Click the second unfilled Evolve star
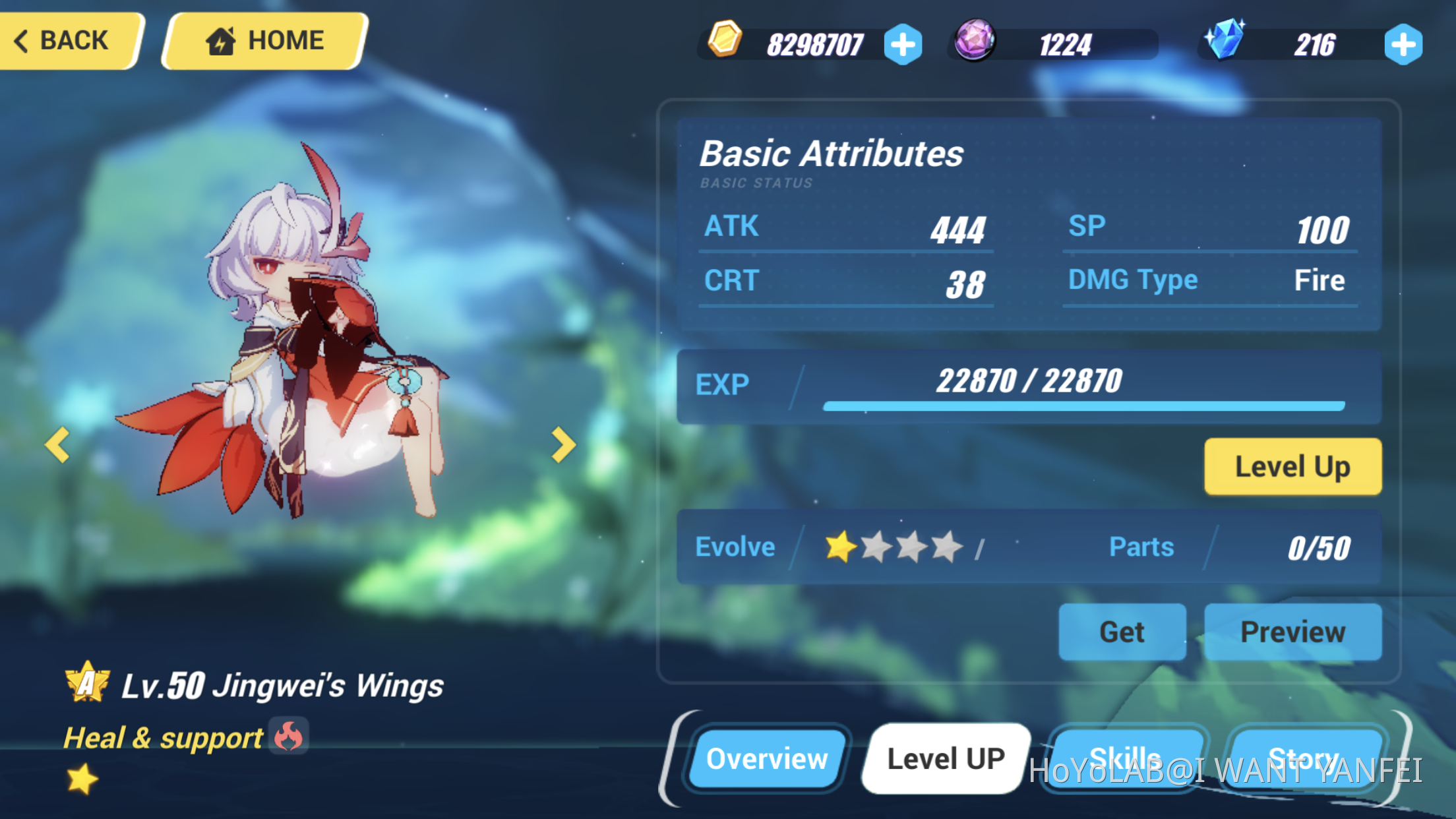Image resolution: width=1456 pixels, height=819 pixels. coord(877,546)
